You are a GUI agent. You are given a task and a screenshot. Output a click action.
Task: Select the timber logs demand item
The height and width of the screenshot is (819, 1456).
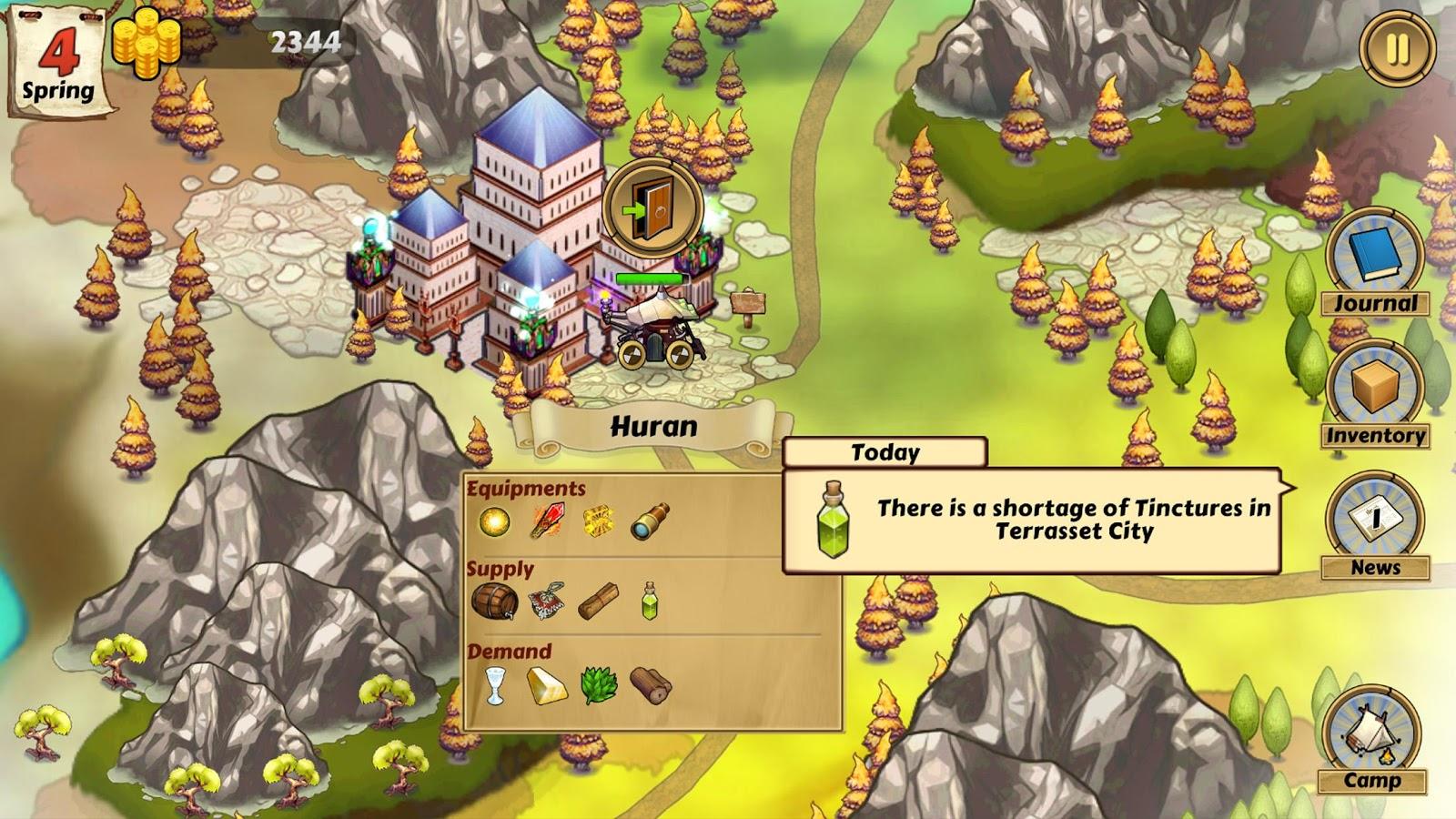[651, 685]
